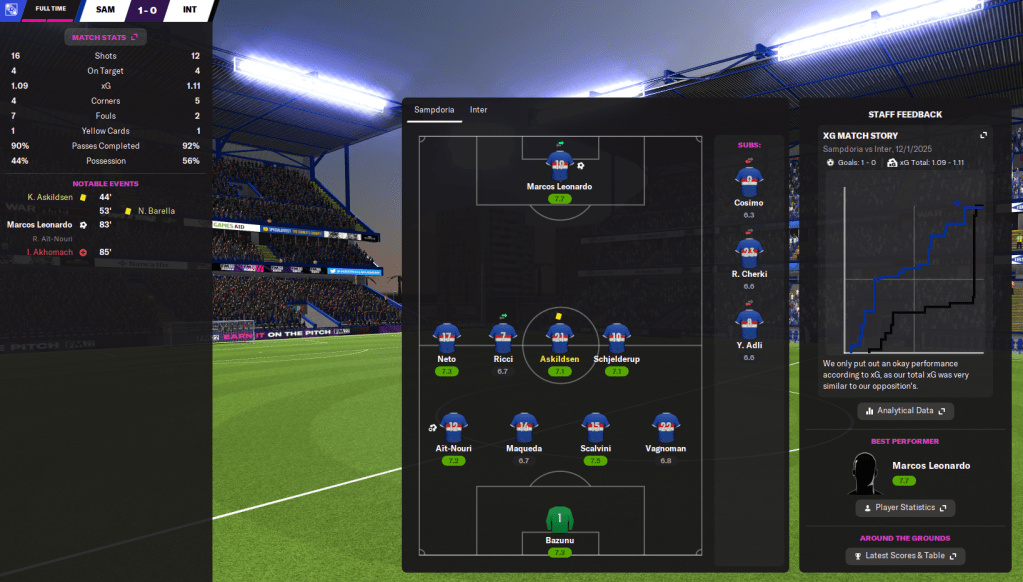Open the Match Stats panel

pos(106,37)
